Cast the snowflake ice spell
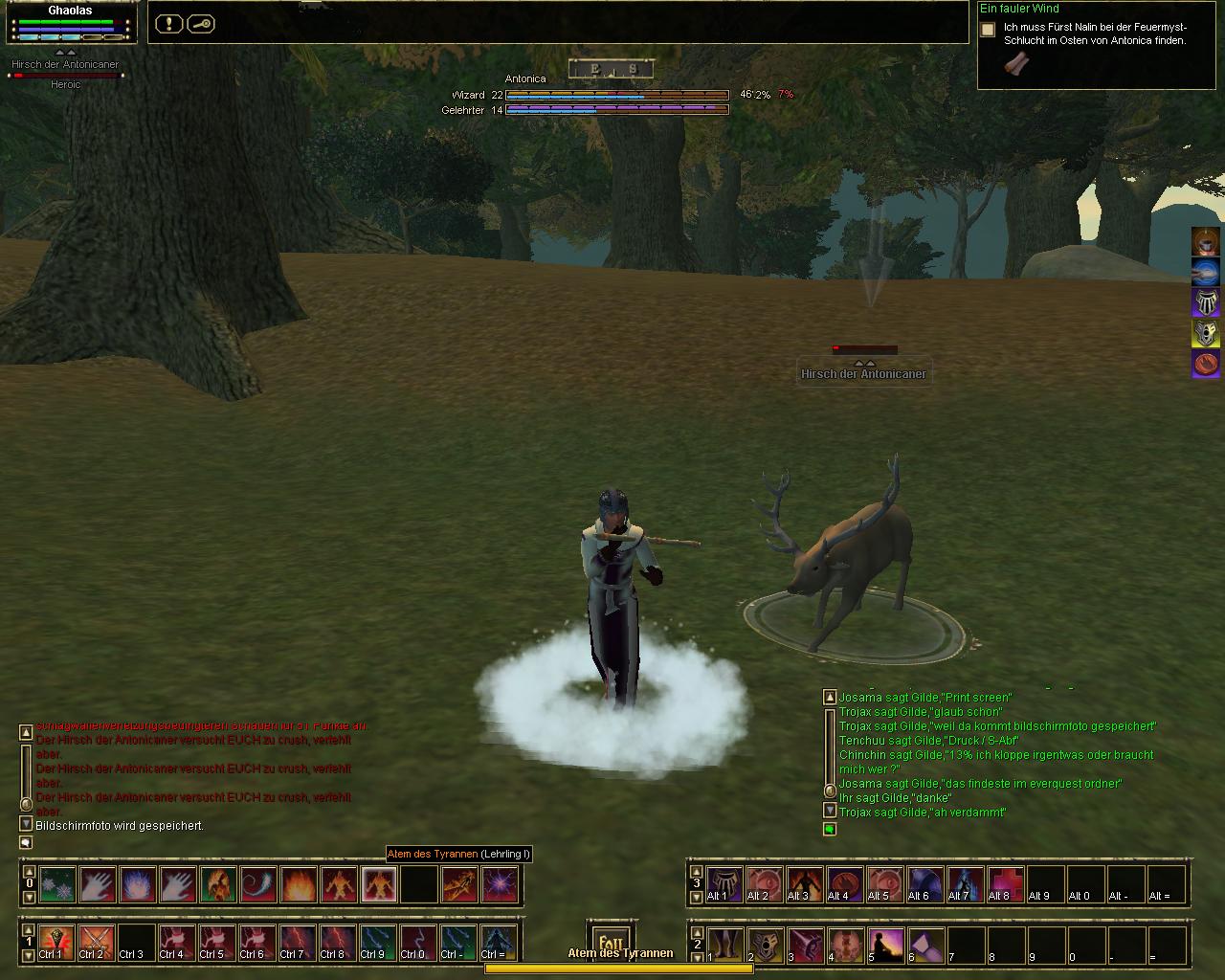Screen dimensions: 1225x980 pyautogui.click(x=57, y=885)
